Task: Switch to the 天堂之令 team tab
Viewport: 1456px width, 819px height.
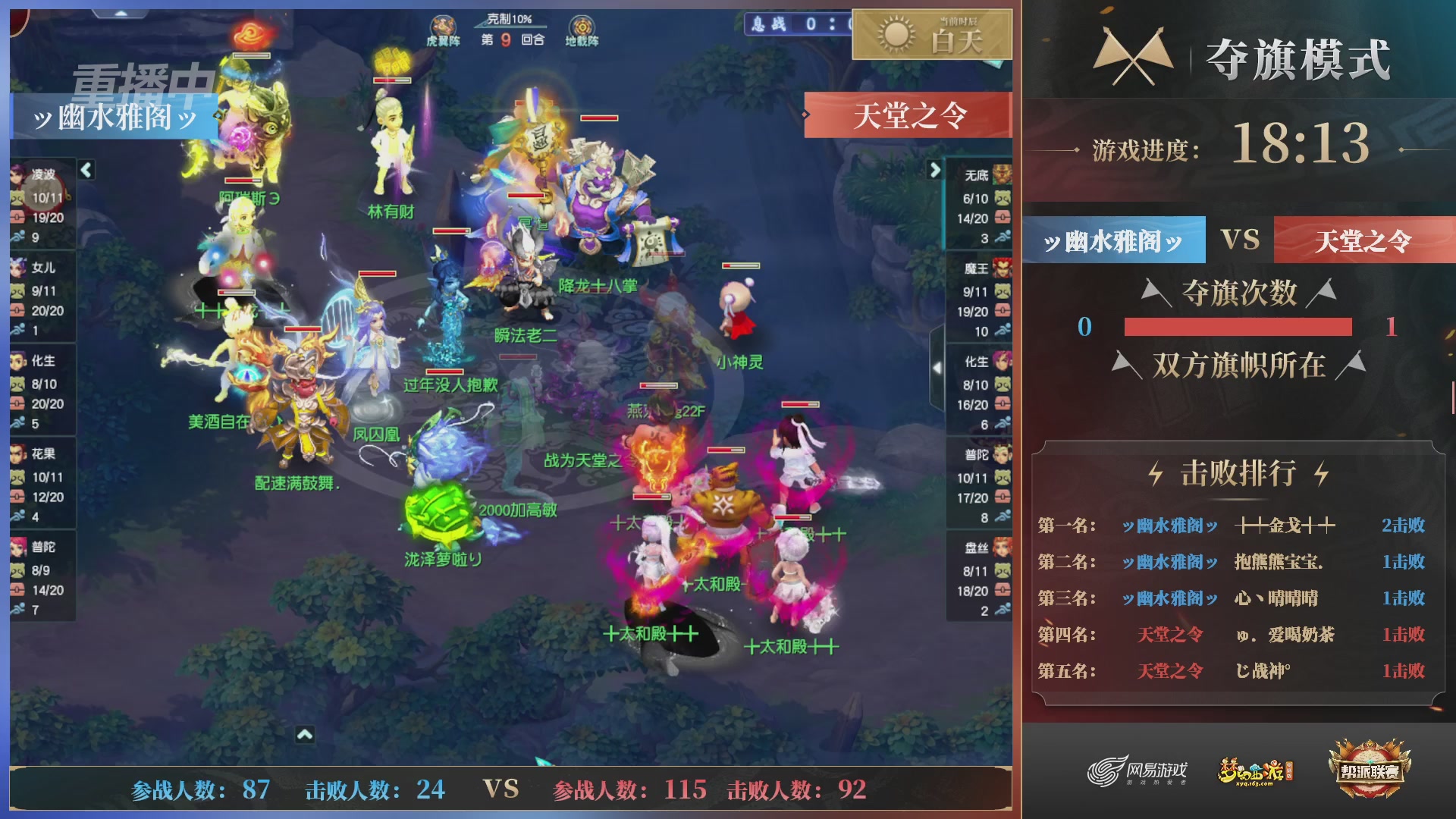Action: pos(1363,240)
